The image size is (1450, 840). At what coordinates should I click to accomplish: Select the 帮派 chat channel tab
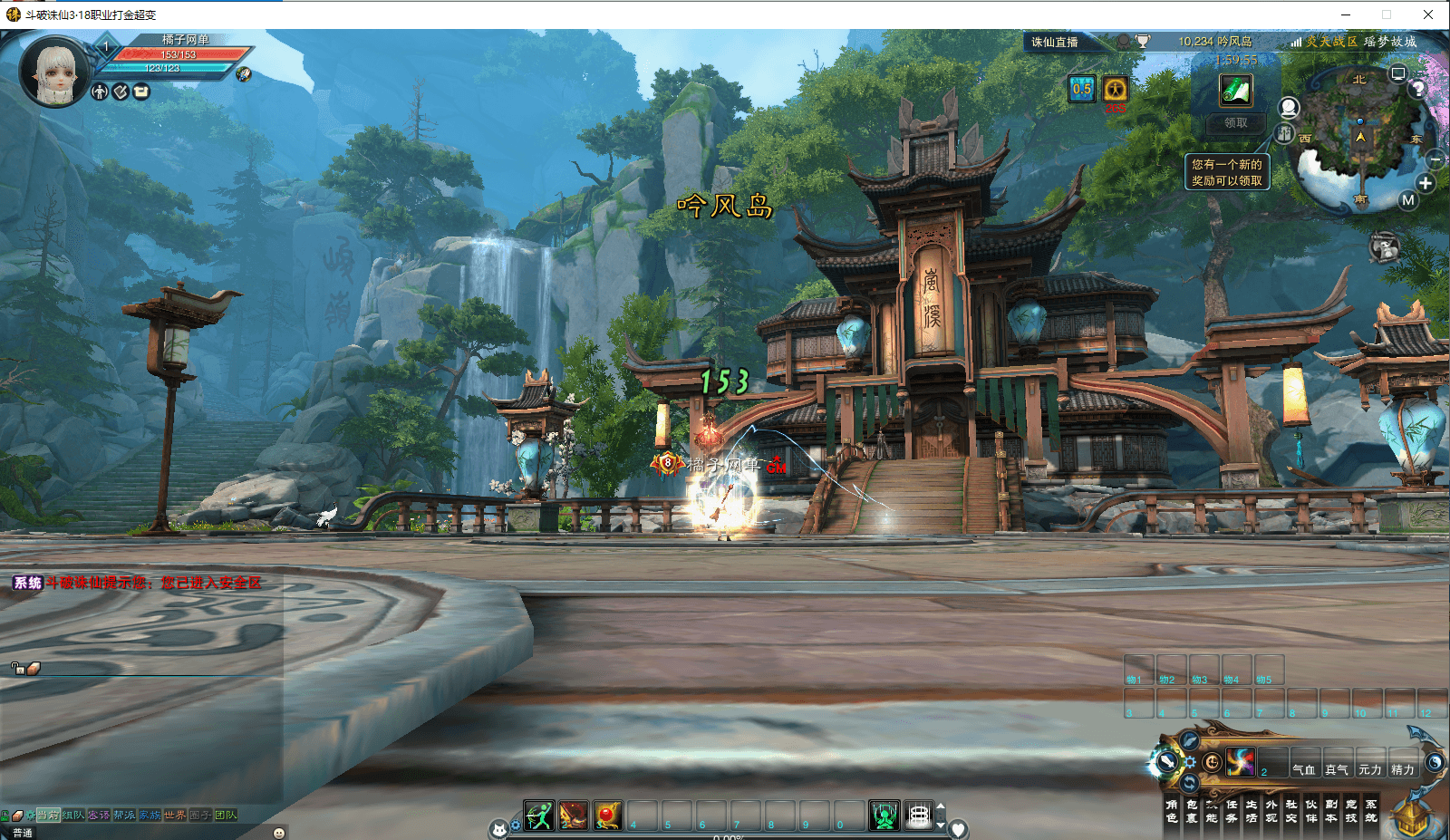124,816
